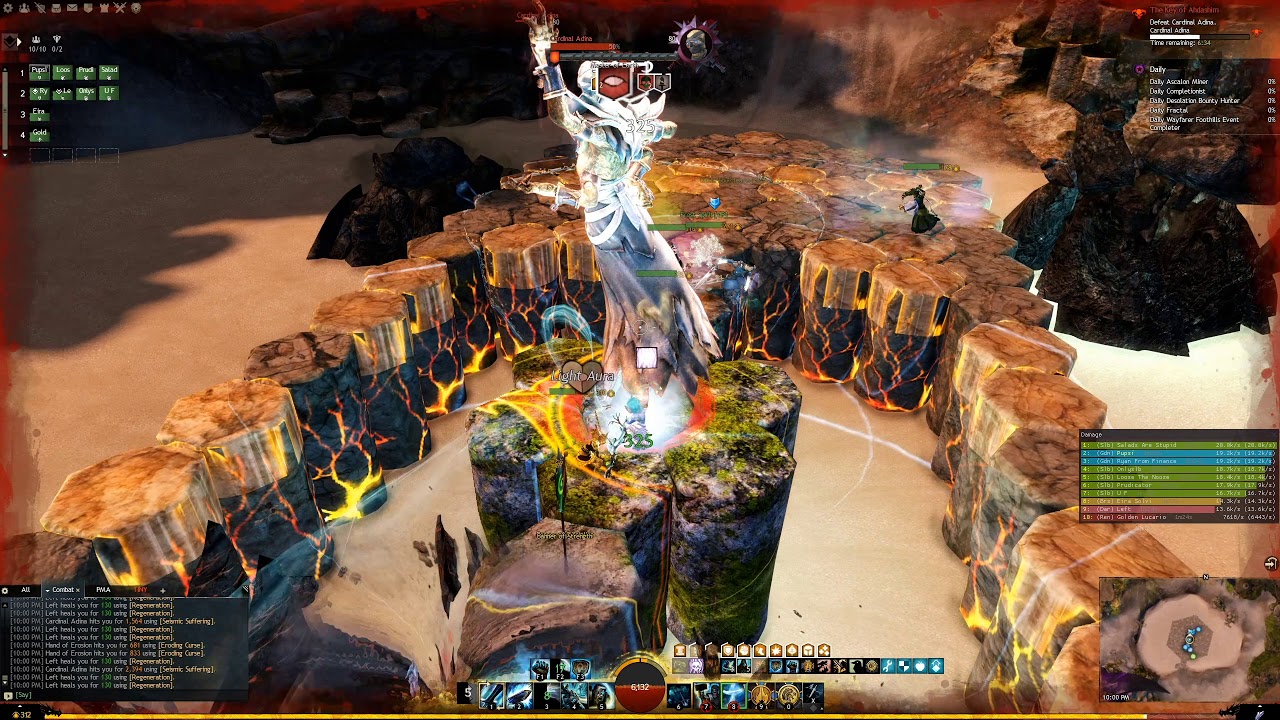Select squad member Gold in subgroup 4

39,133
